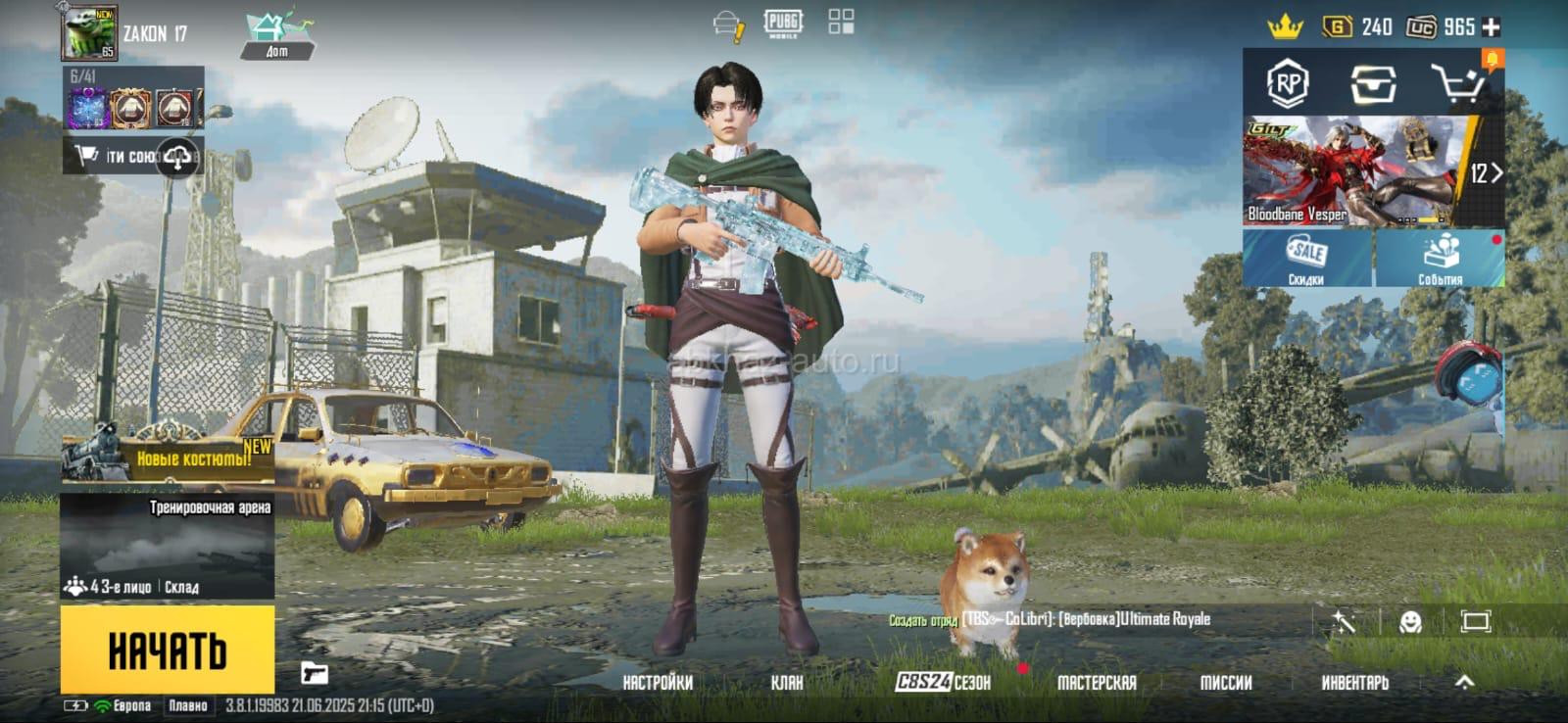Screen dimensions: 1568x723
Task: Open the МАСТЕРСКАЯ workshop menu
Action: (x=1097, y=683)
